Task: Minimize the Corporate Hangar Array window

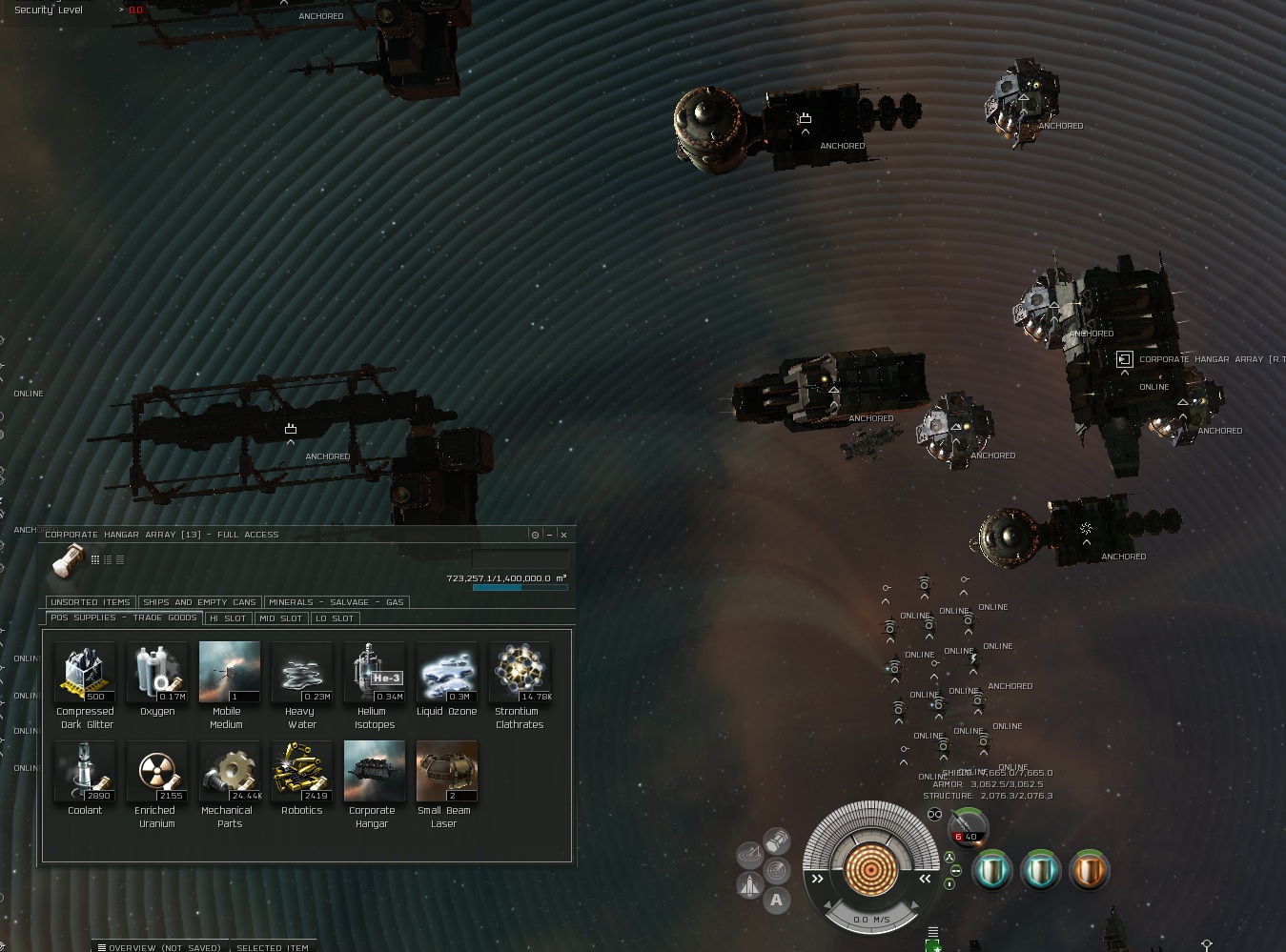Action: [x=549, y=535]
